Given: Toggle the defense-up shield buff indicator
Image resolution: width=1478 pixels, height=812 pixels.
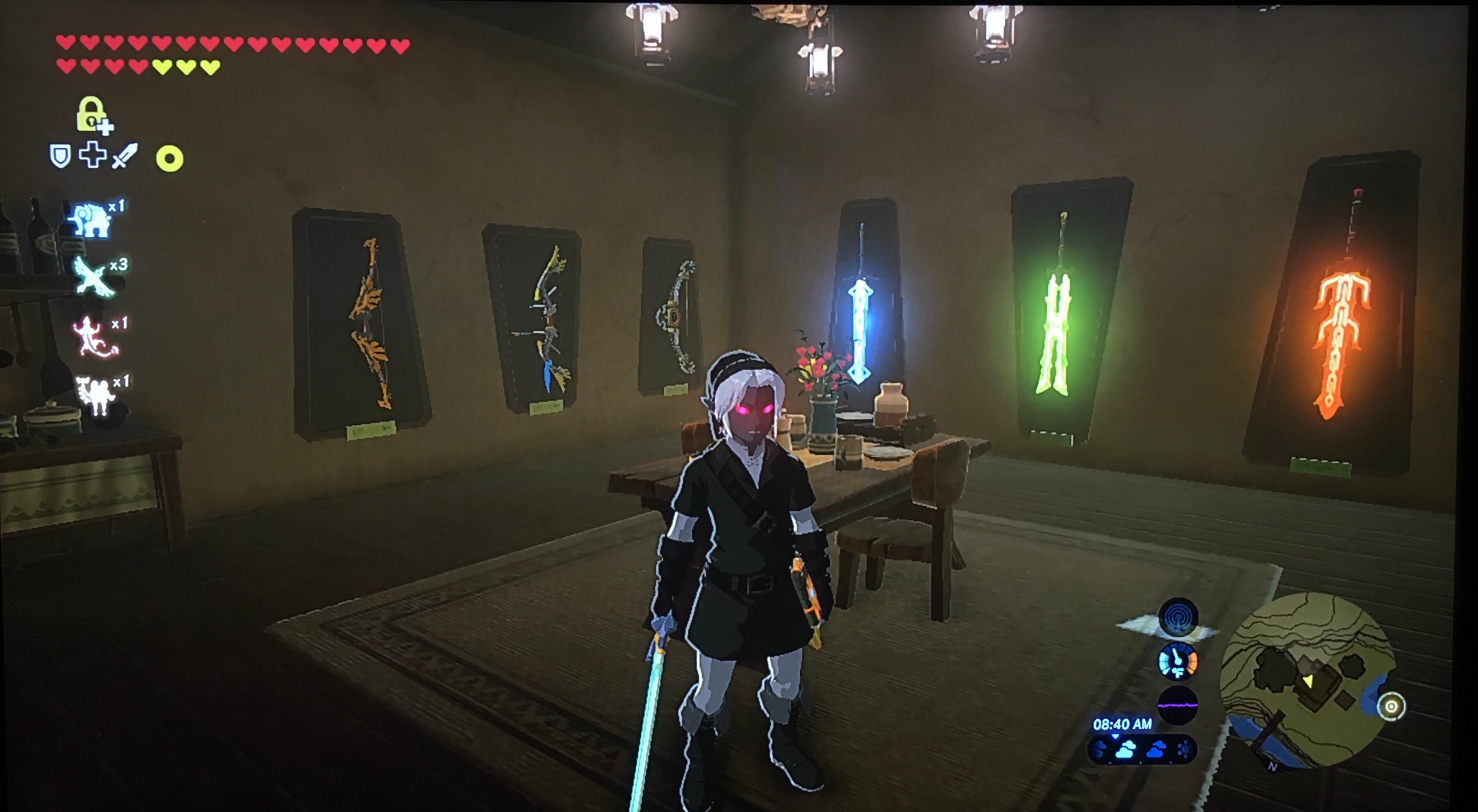Looking at the screenshot, I should [60, 154].
